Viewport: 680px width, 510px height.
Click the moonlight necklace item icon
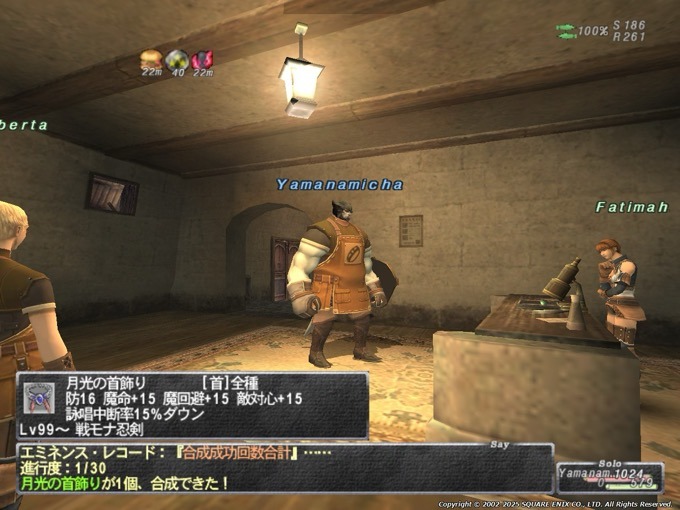click(39, 398)
